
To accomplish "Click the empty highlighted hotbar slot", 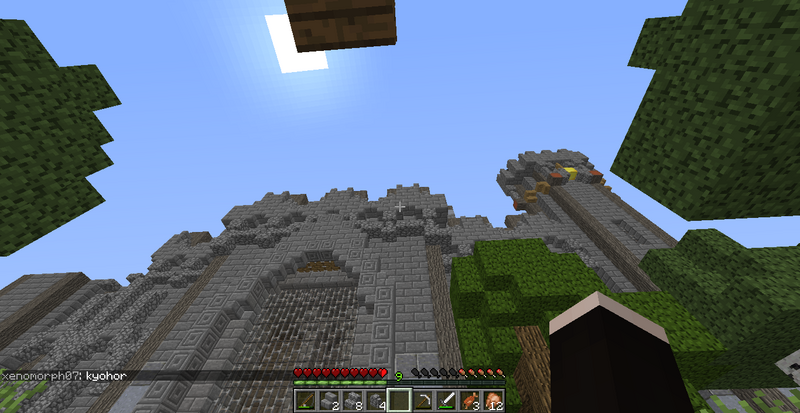I will (399, 401).
